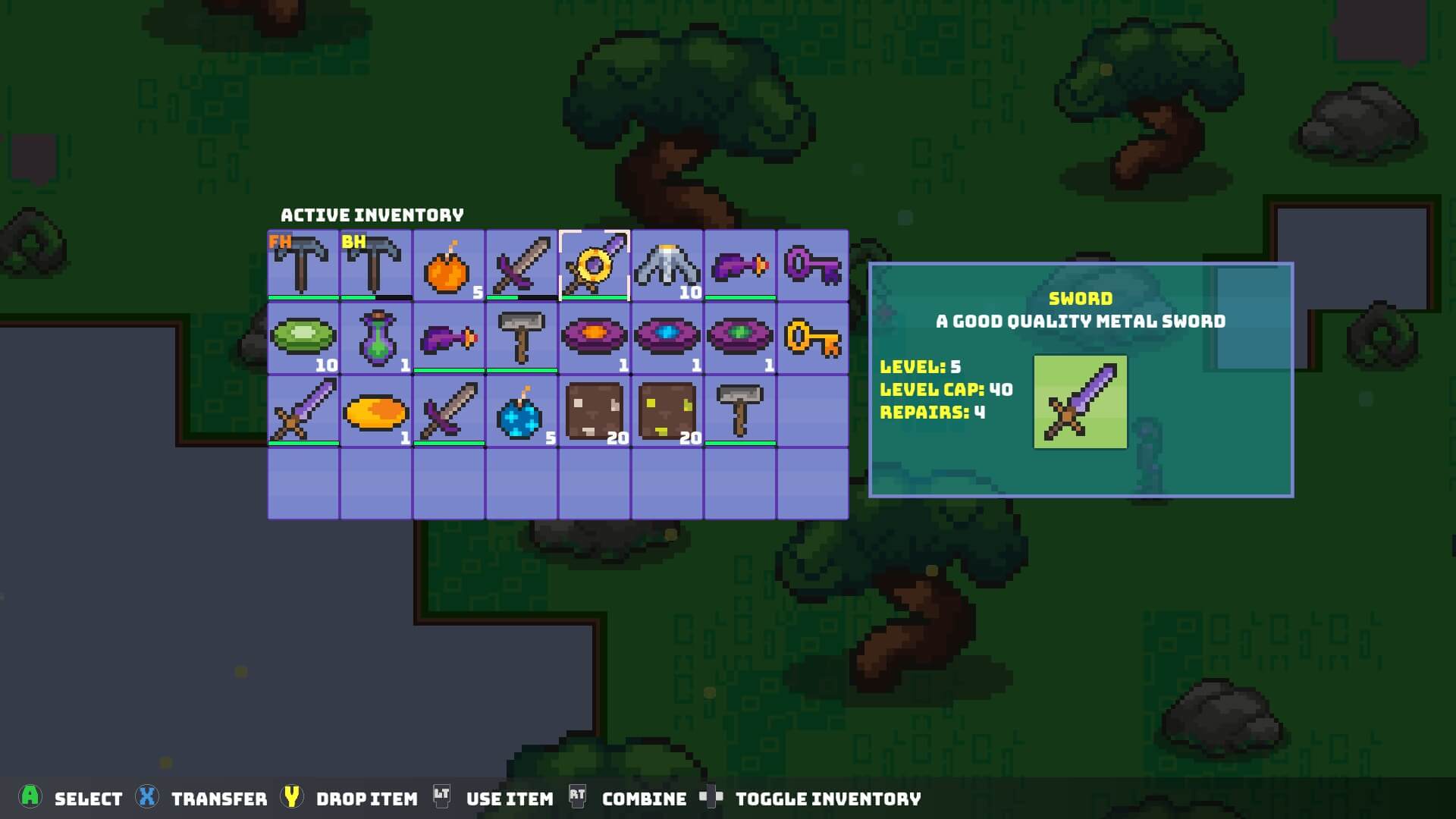This screenshot has width=1456, height=819.
Task: Select the BH pickaxe slot
Action: [x=376, y=265]
